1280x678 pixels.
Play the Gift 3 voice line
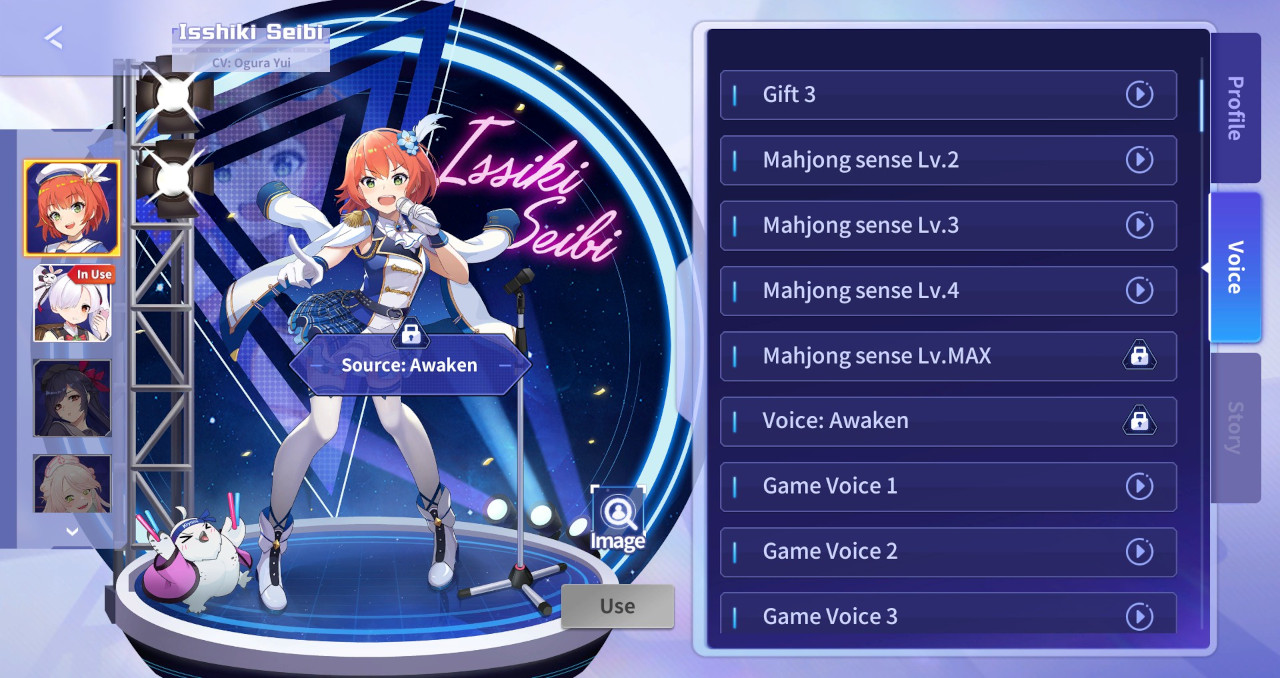pos(1139,95)
